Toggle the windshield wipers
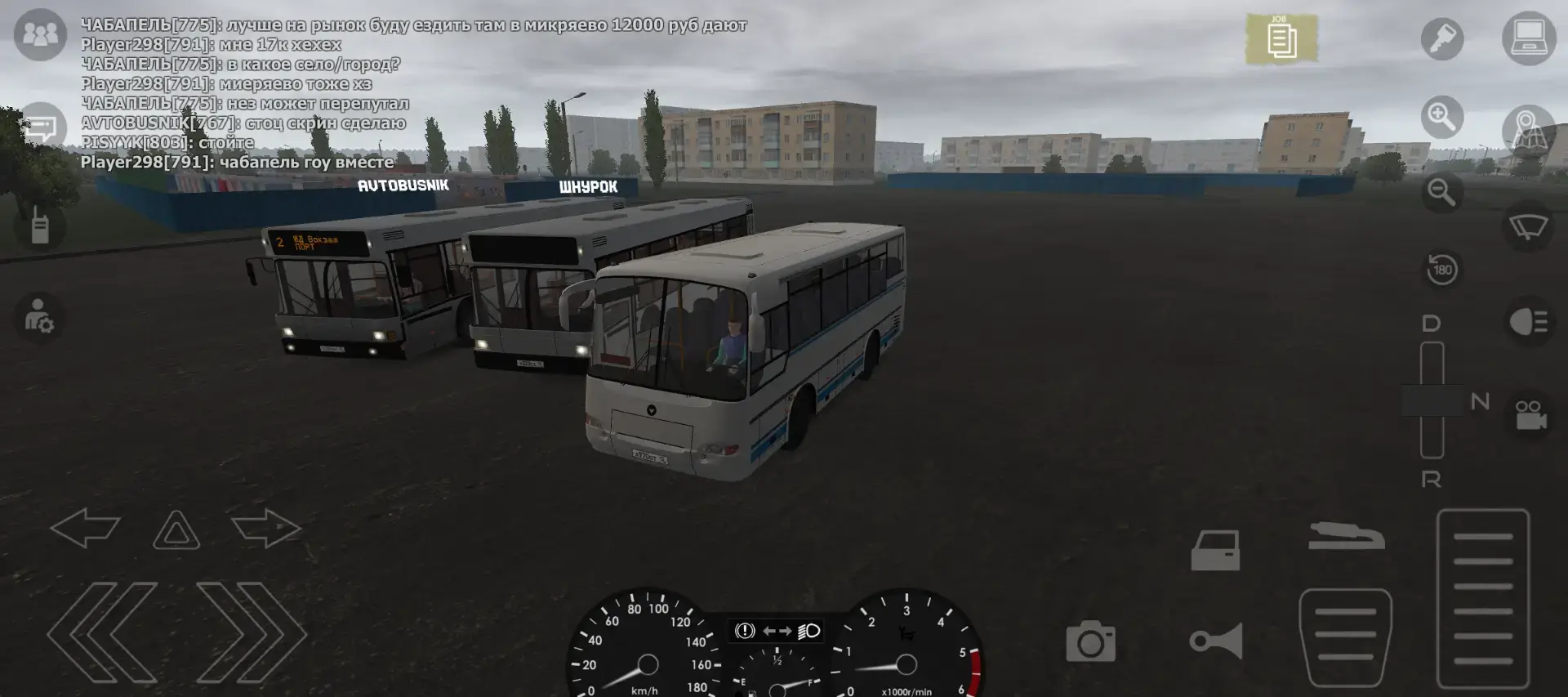This screenshot has height=697, width=1568. click(1530, 226)
